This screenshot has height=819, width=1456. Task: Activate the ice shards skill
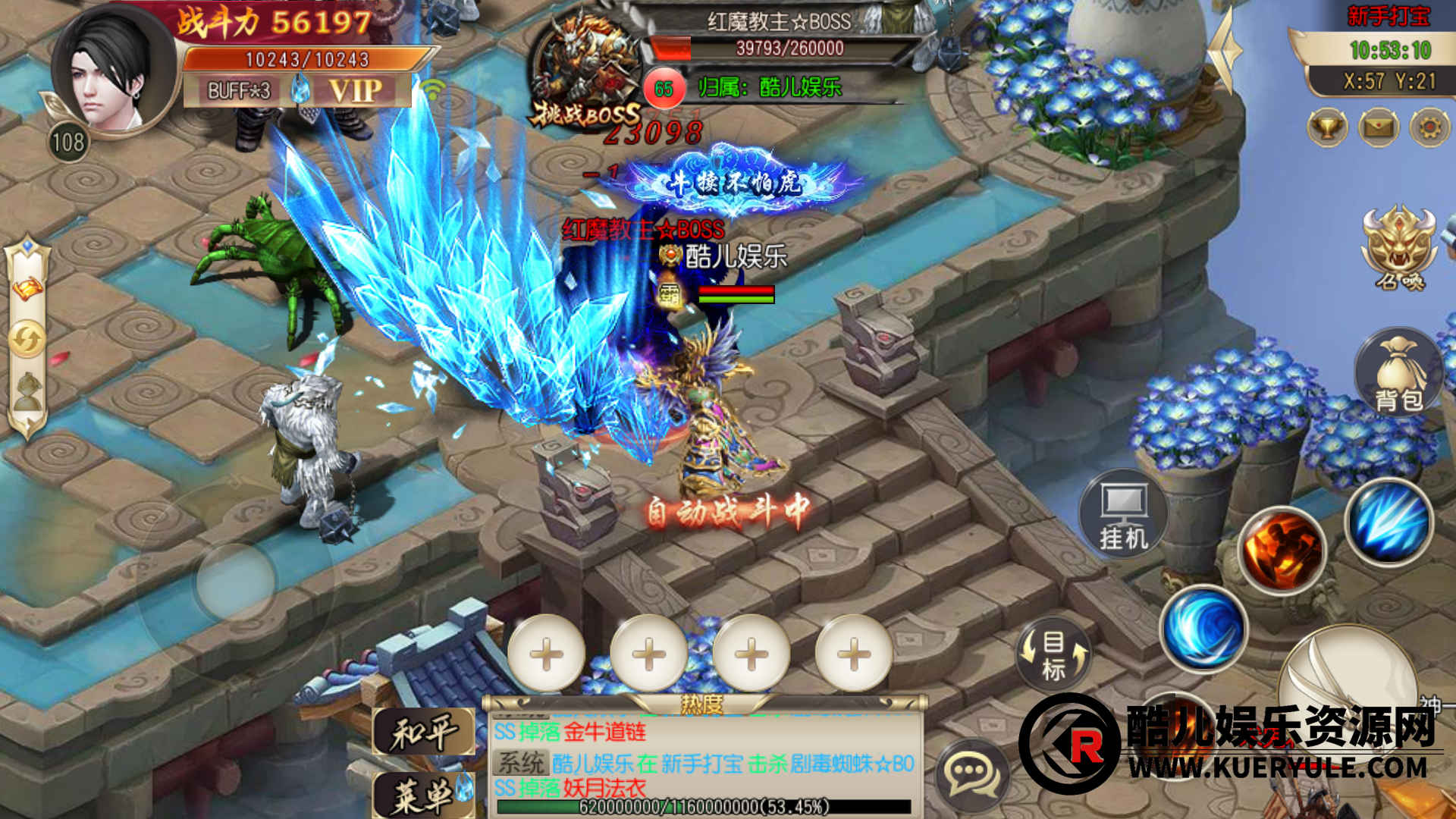pos(1389,523)
